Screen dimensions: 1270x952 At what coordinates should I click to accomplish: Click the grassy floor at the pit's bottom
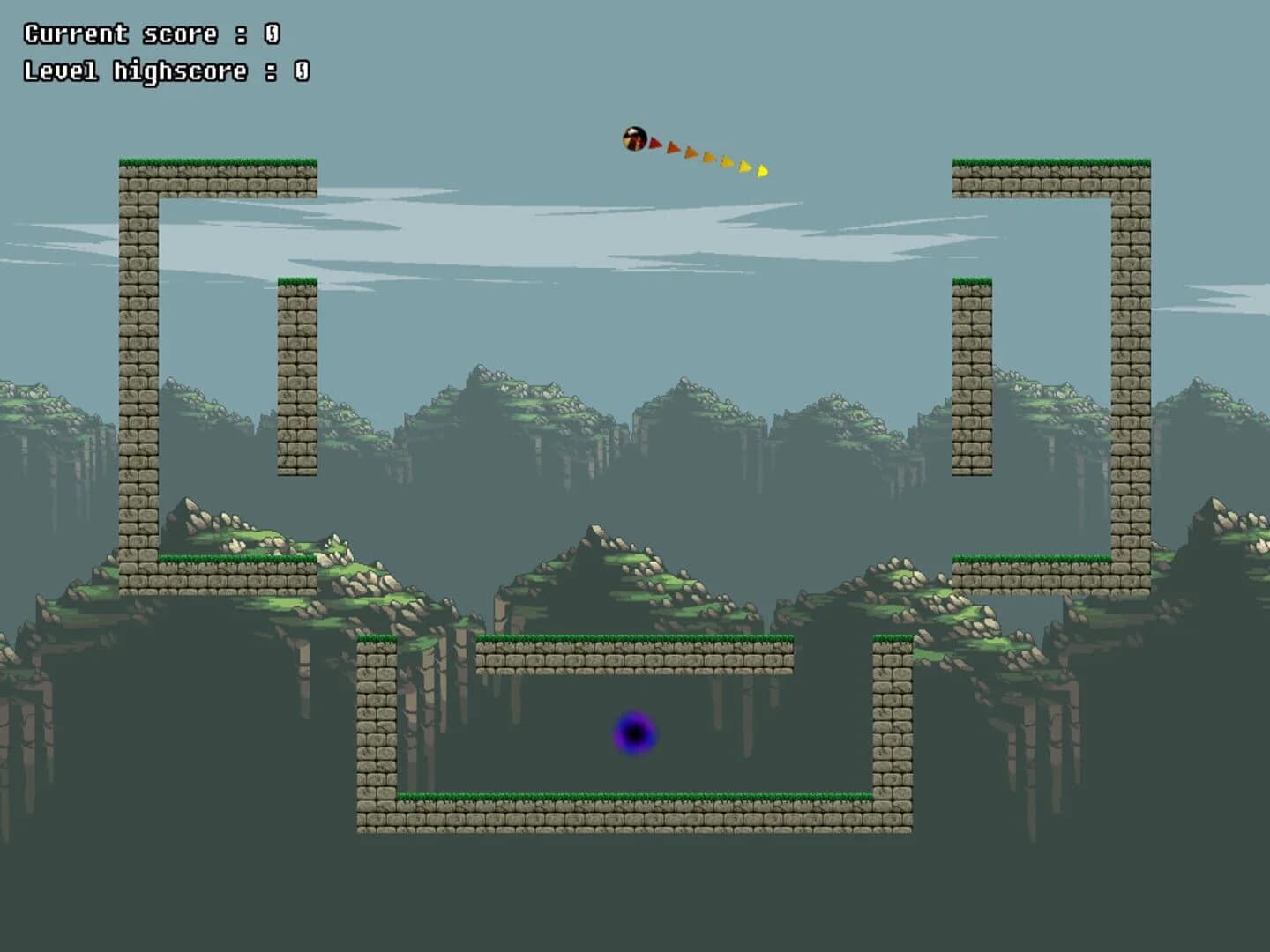coord(635,796)
